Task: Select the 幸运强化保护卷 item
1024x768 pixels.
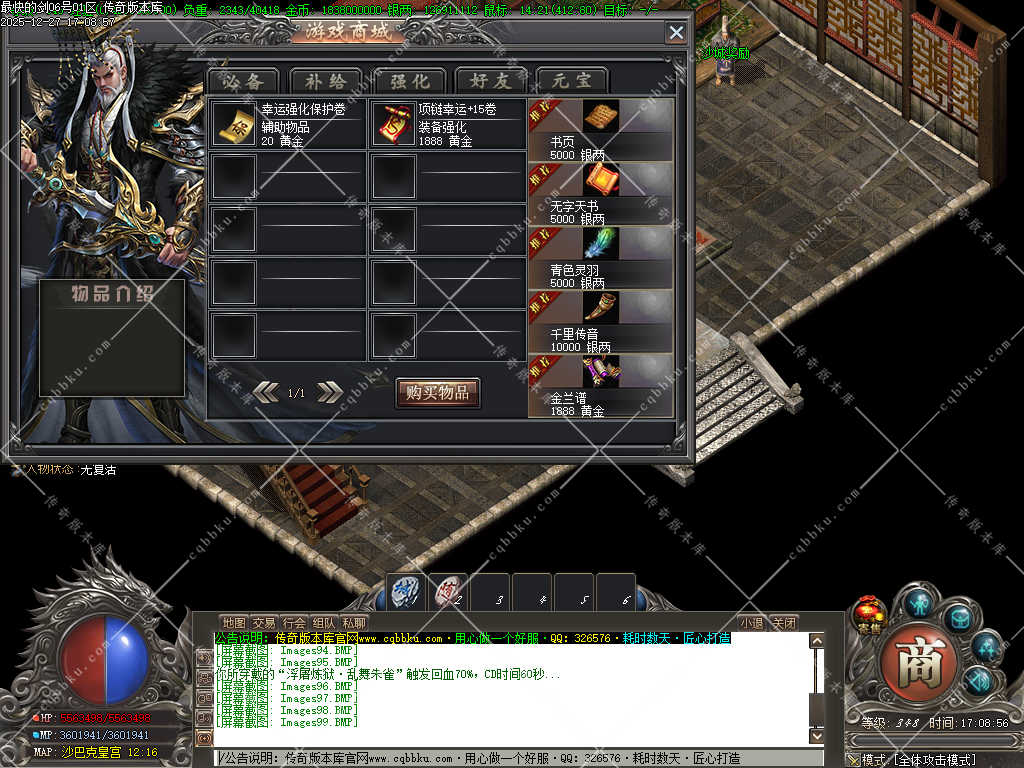Action: click(234, 122)
